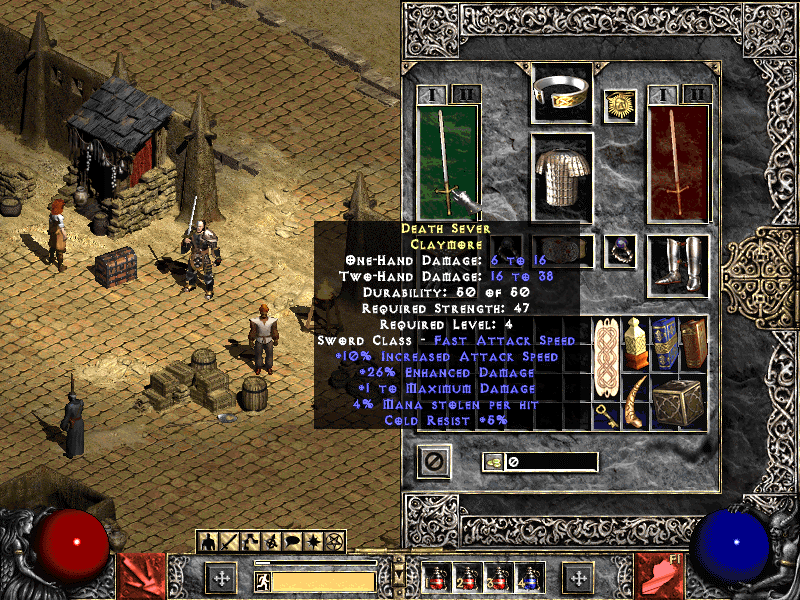Image resolution: width=800 pixels, height=600 pixels.
Task: Select the blue tome in the backpack
Action: click(x=664, y=343)
